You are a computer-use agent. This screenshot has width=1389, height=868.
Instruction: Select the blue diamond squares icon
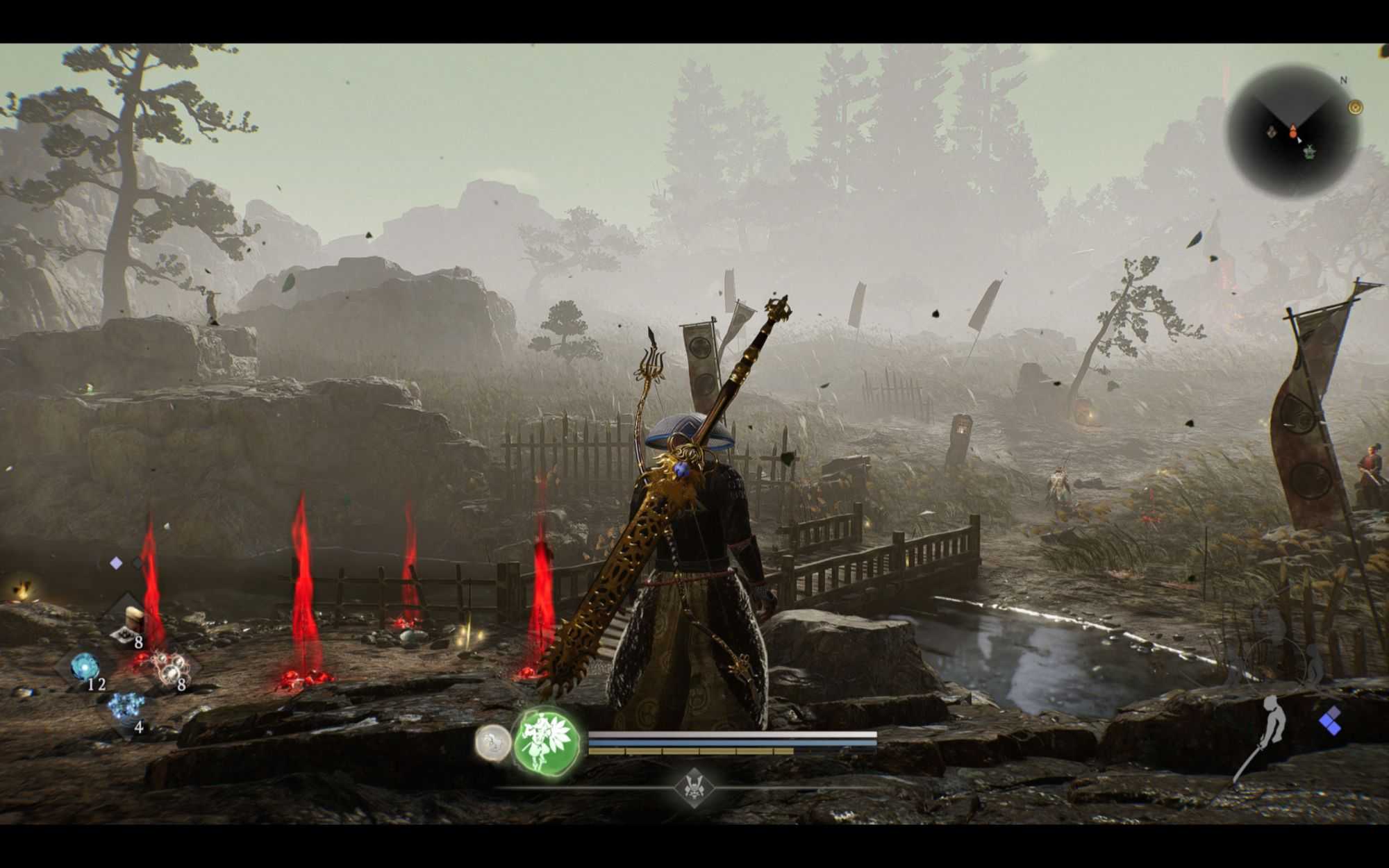(1331, 722)
